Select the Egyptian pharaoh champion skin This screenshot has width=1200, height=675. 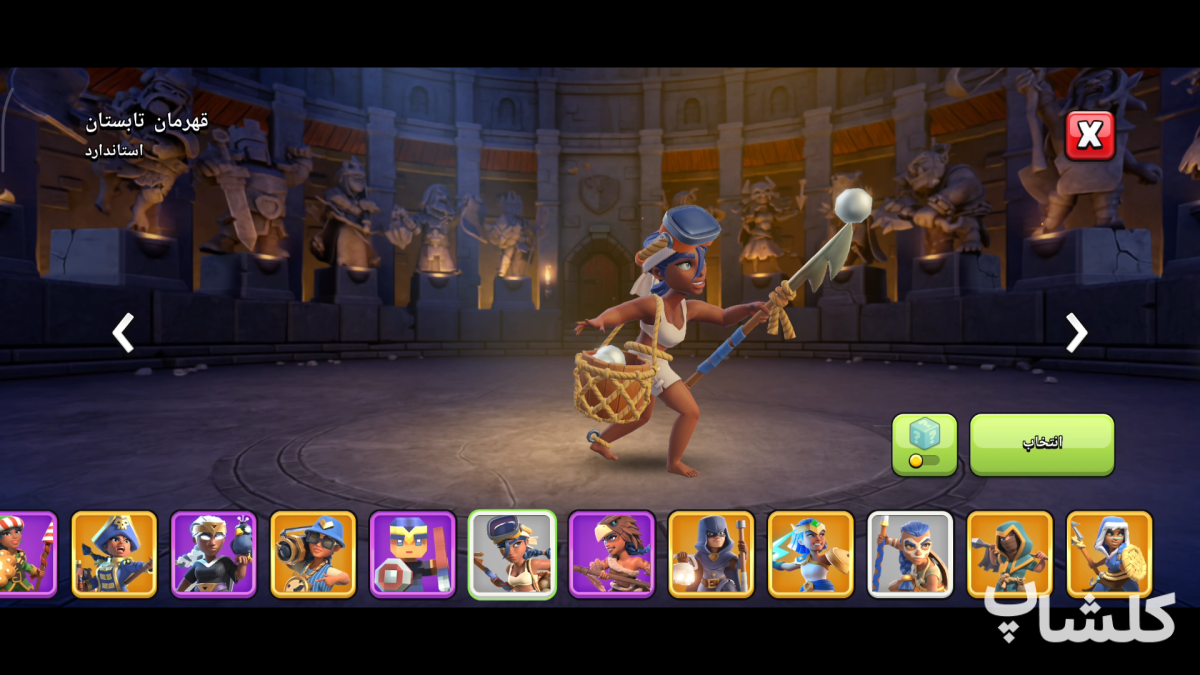pyautogui.click(x=810, y=554)
